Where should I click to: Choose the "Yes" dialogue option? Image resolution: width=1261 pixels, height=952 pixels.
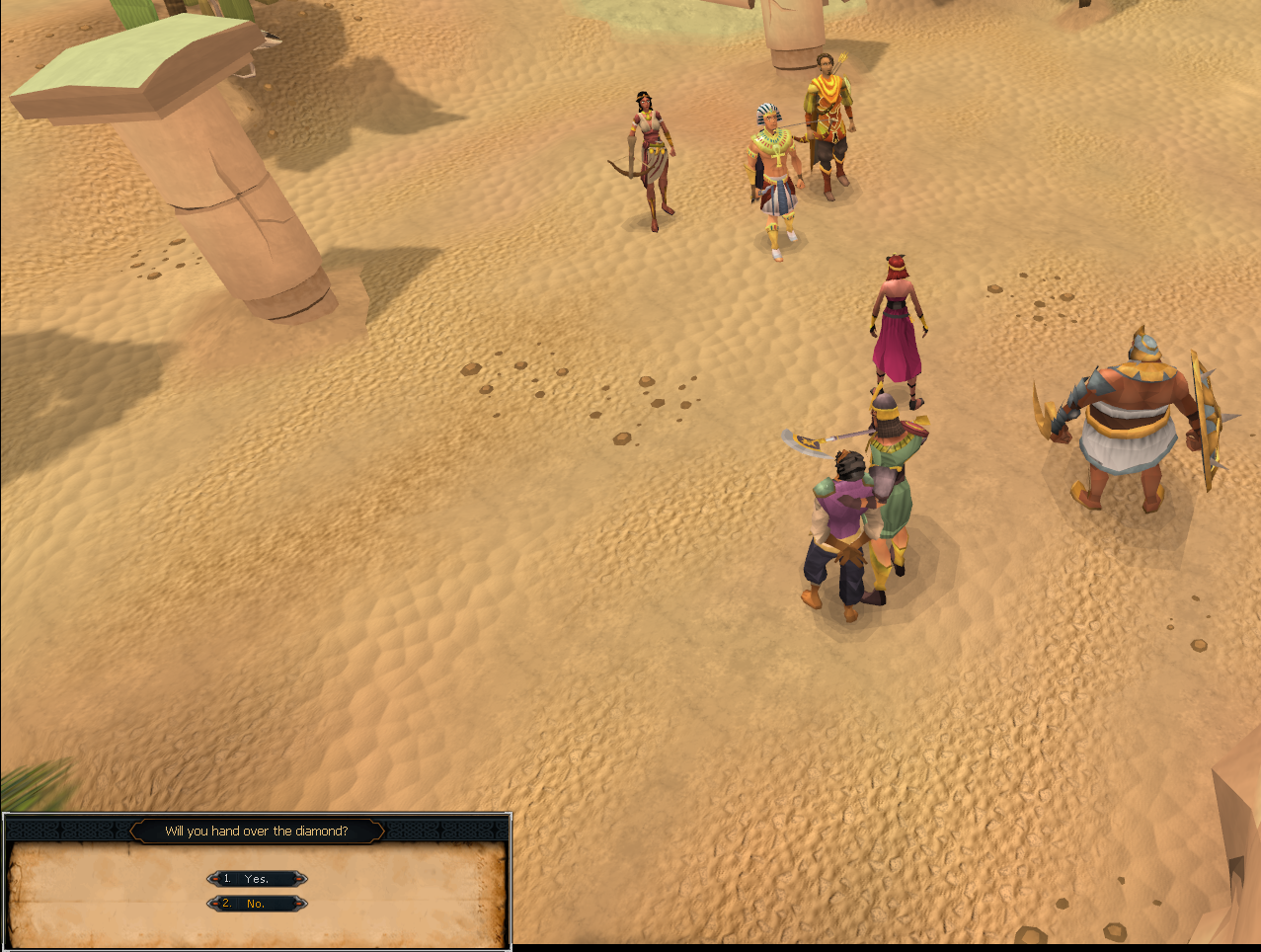[257, 879]
